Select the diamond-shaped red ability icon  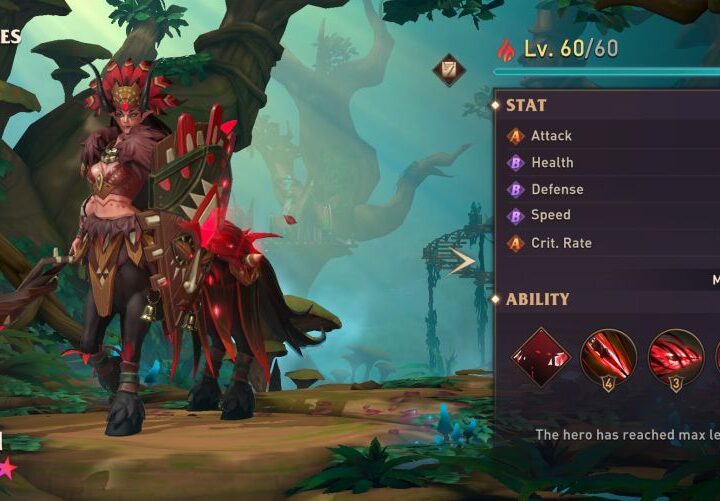click(x=541, y=356)
